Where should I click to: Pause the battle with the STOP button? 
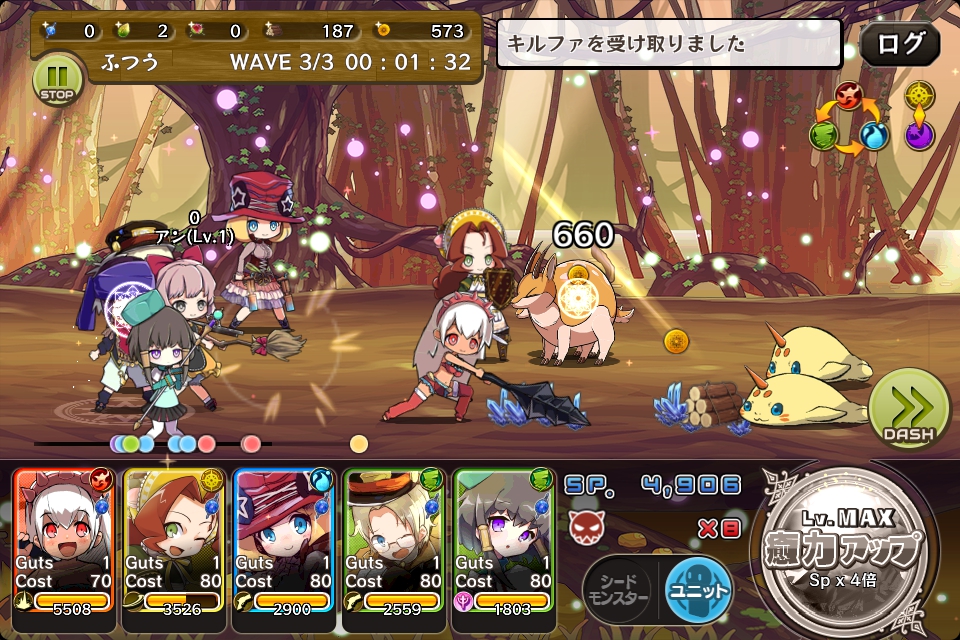57,79
